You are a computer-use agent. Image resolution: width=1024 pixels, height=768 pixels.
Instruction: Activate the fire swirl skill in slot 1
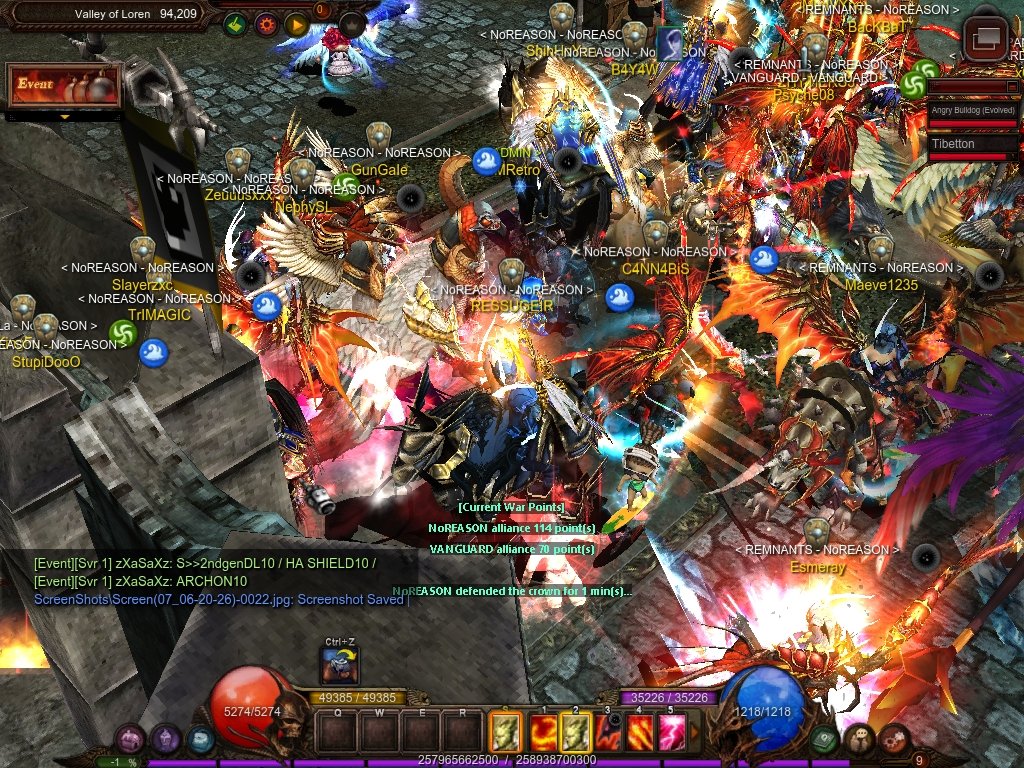541,732
